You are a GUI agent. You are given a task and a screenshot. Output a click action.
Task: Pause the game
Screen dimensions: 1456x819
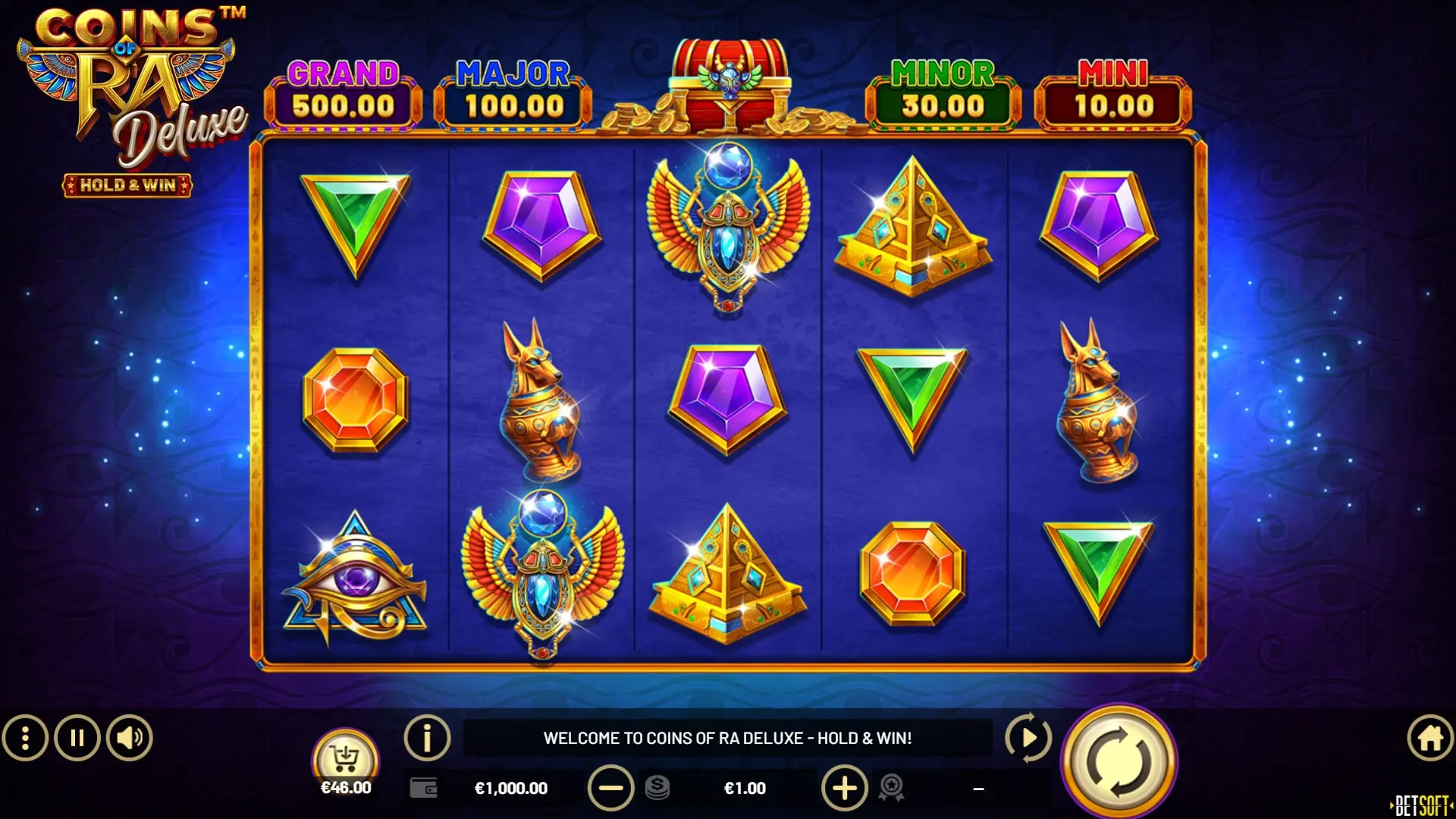(77, 736)
